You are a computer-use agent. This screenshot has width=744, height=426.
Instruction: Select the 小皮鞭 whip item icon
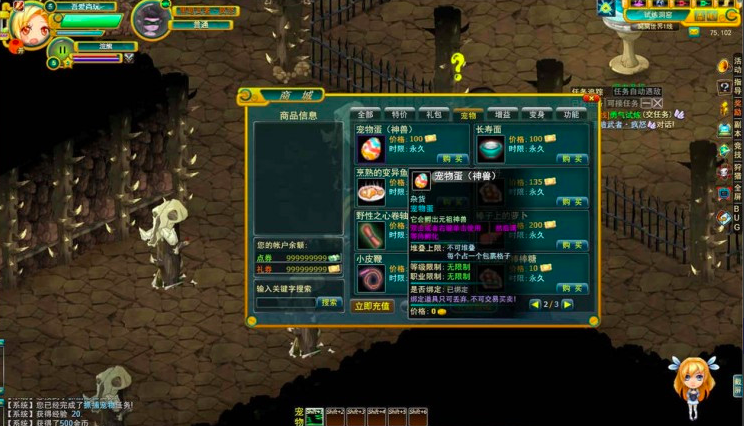(x=371, y=278)
